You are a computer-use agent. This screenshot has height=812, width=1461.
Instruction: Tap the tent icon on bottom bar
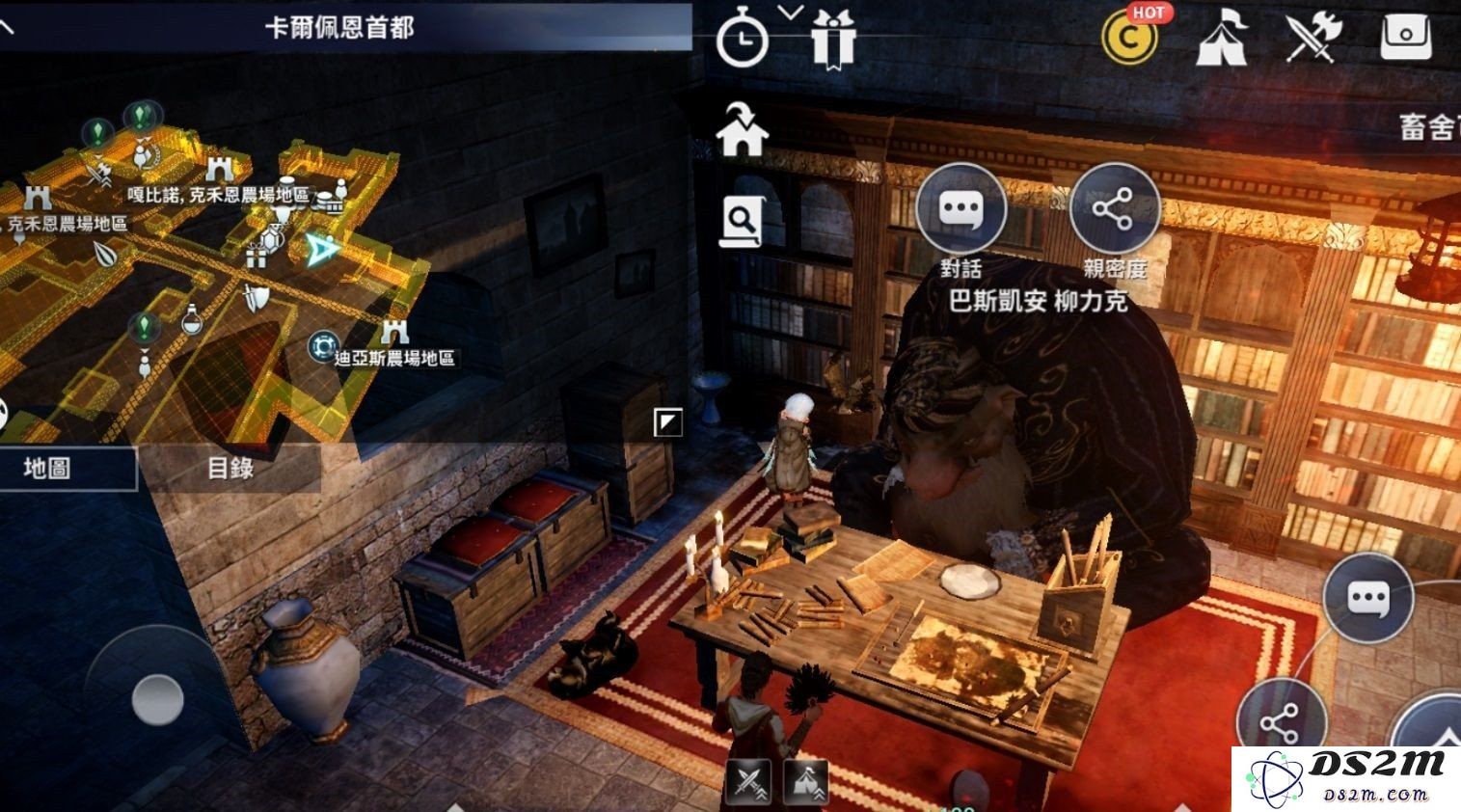[806, 782]
